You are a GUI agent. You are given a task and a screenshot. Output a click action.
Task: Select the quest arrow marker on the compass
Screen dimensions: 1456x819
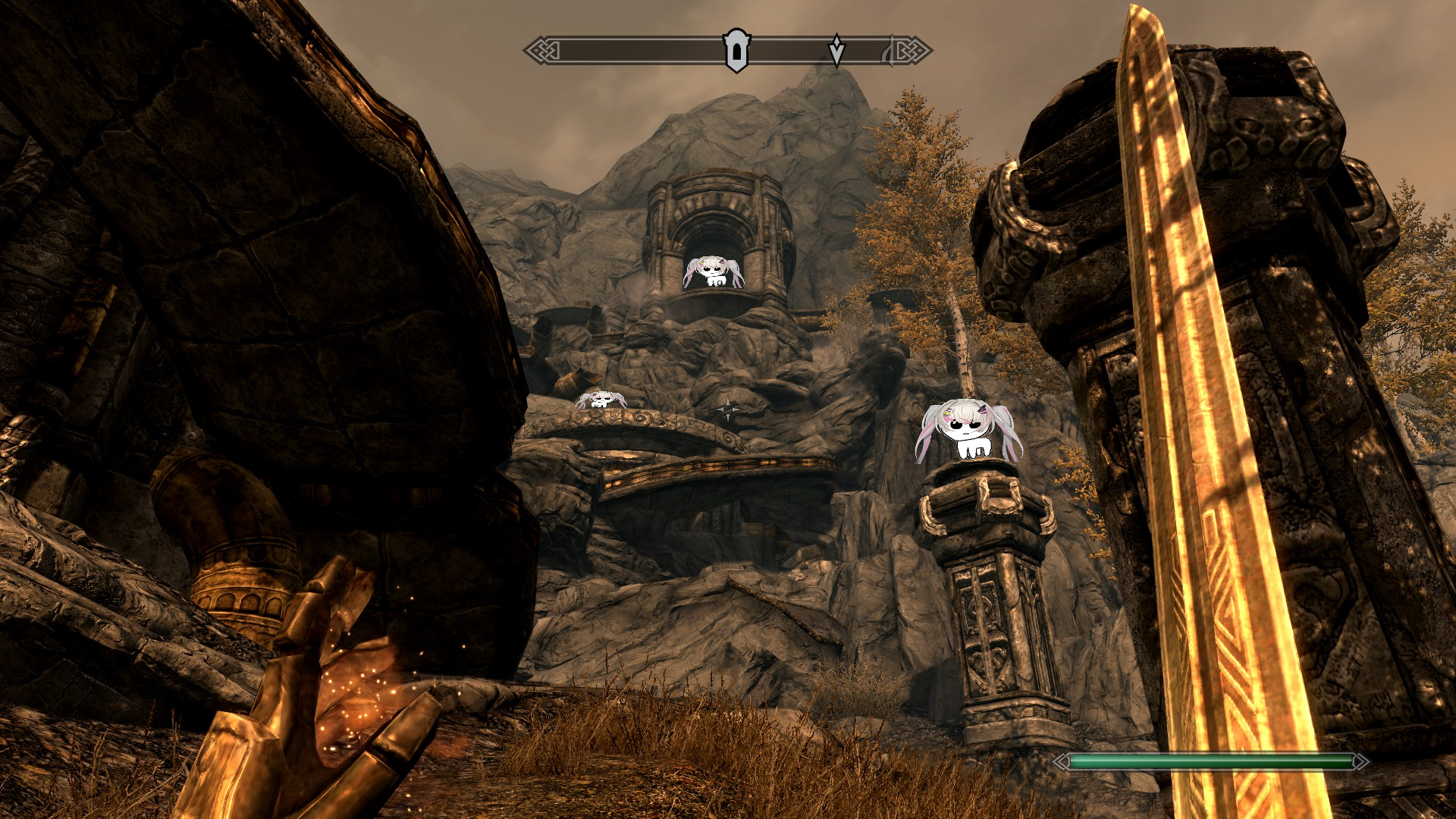(836, 50)
